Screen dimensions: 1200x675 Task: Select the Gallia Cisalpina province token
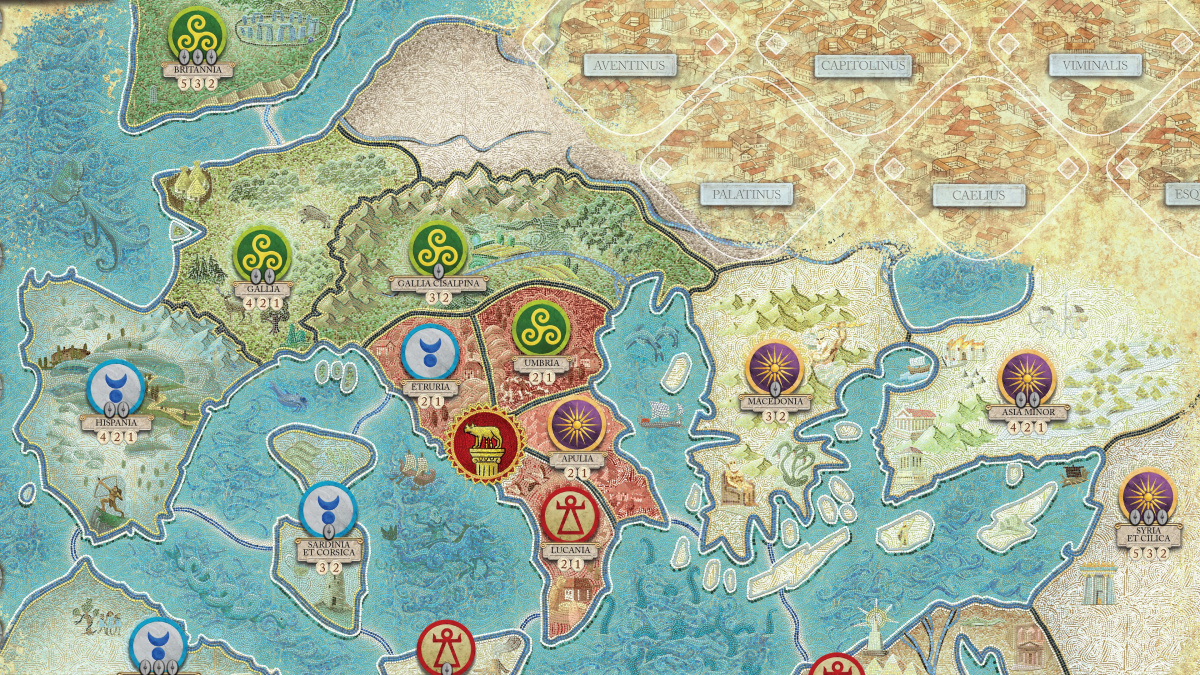(439, 248)
